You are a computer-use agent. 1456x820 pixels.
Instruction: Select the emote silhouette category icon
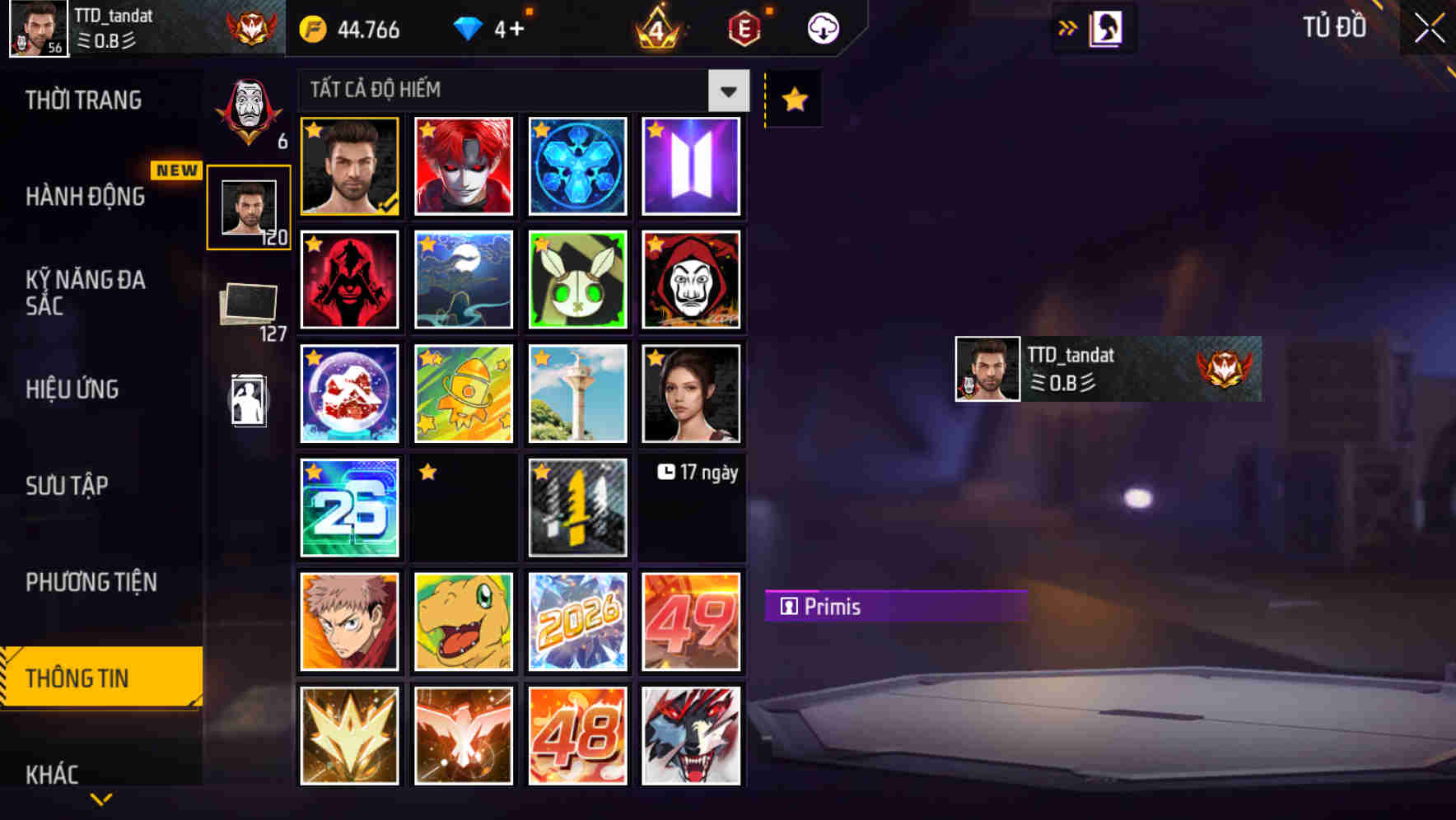click(x=250, y=401)
